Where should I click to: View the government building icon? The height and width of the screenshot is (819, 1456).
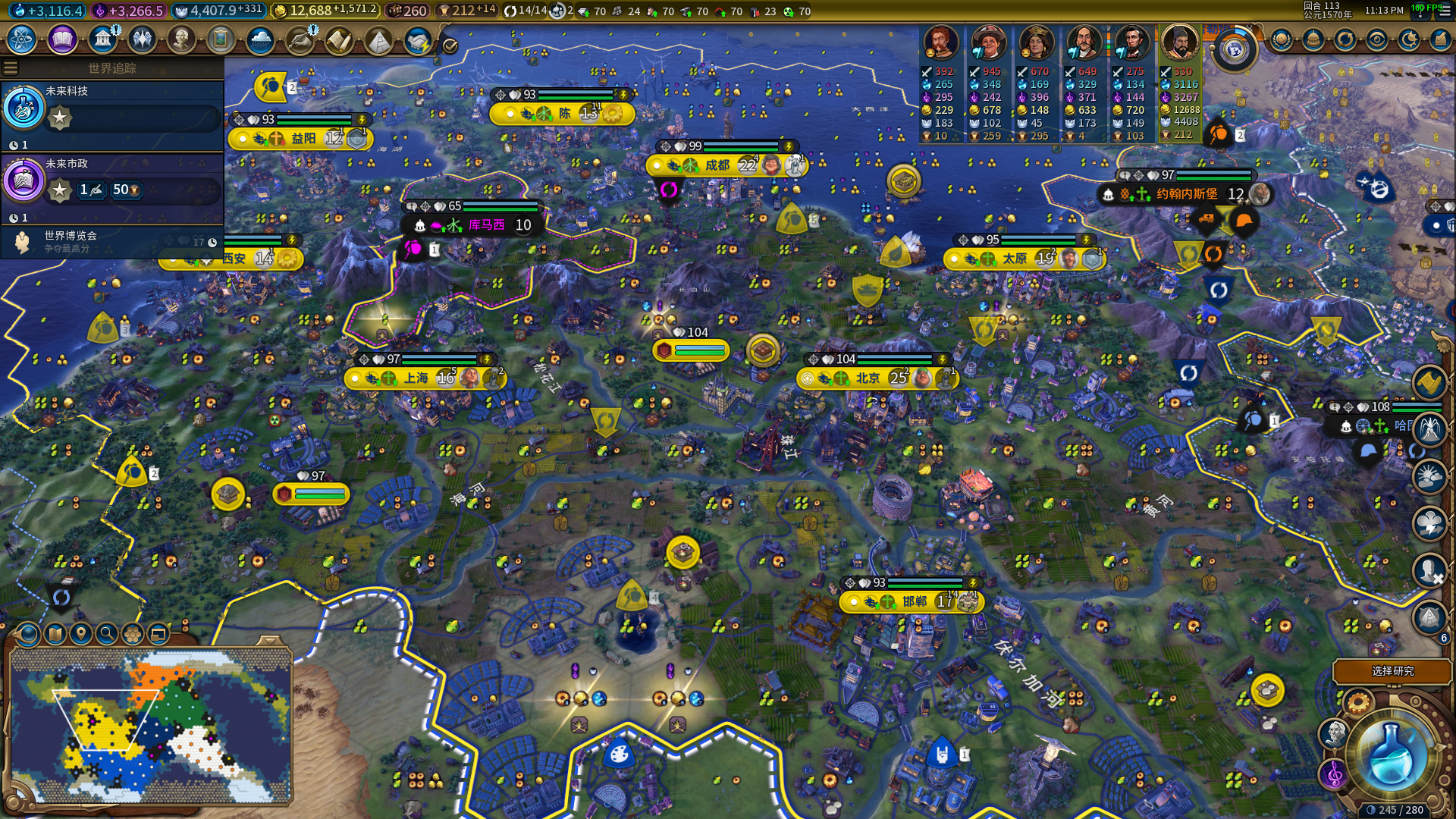102,39
